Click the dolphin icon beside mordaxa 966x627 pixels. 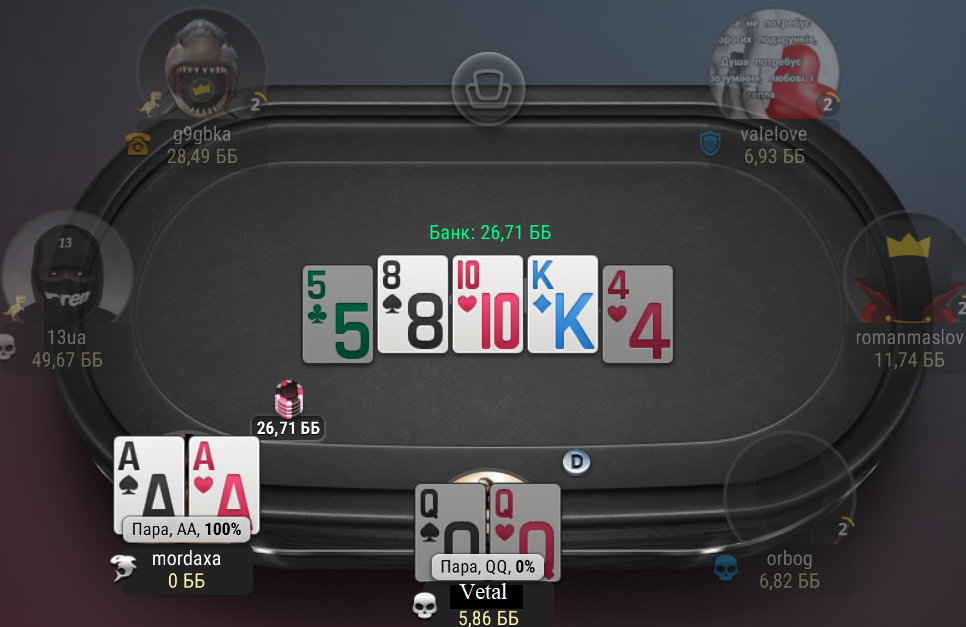point(125,568)
